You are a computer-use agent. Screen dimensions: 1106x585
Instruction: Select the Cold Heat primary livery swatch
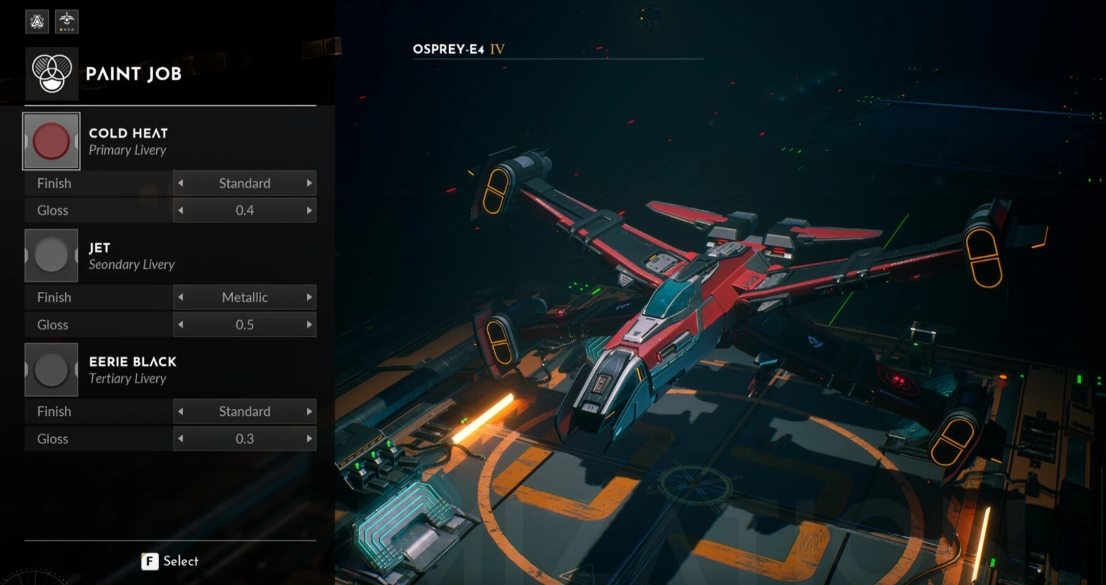point(51,142)
